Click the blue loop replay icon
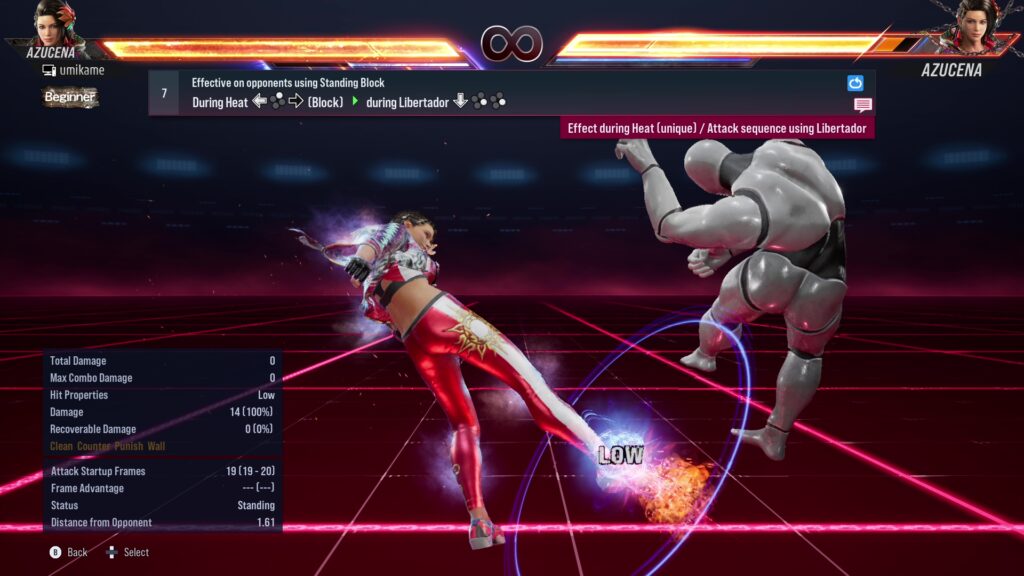The image size is (1024, 576). tap(855, 83)
